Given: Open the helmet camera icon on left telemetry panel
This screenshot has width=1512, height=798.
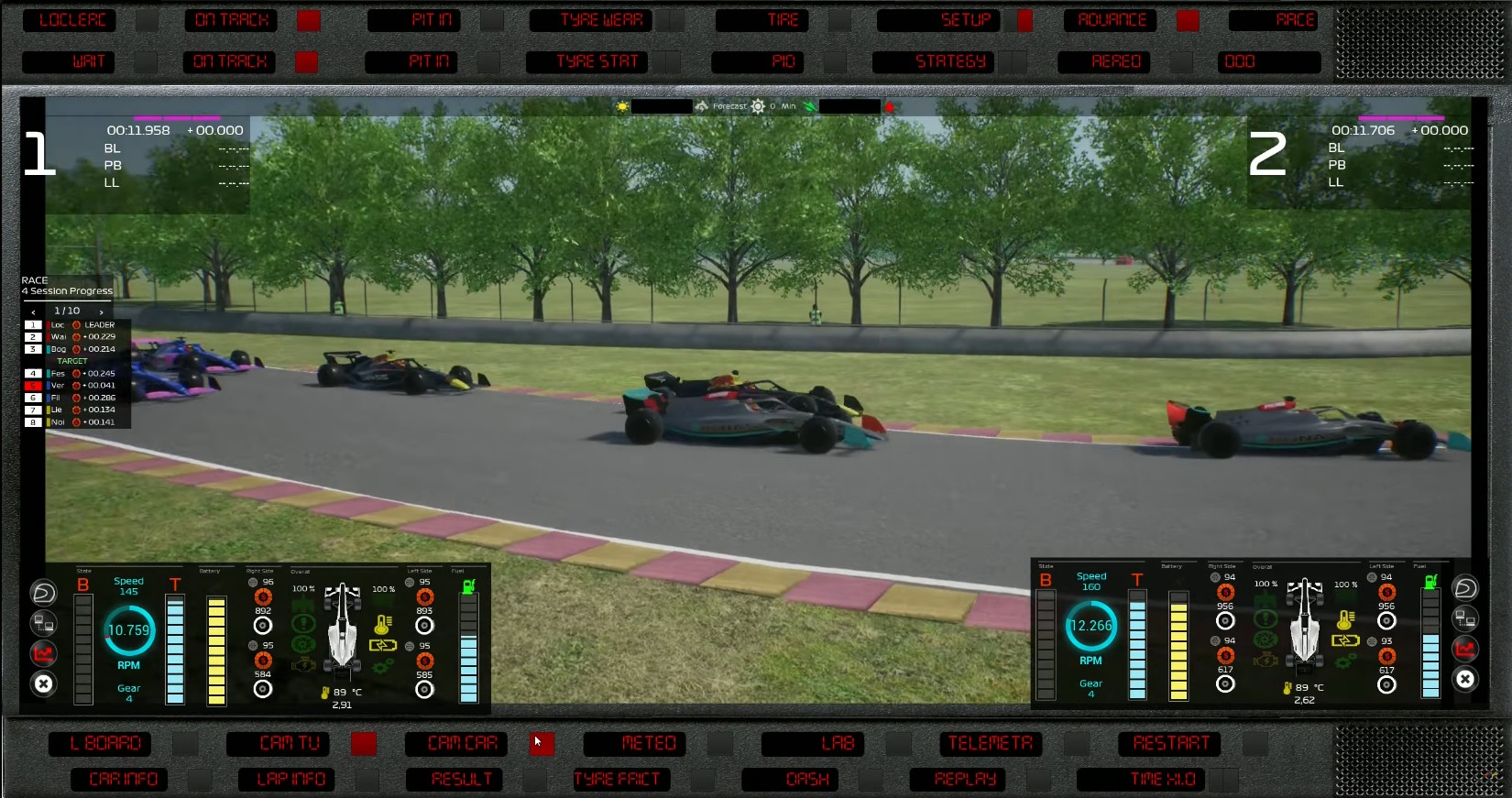Looking at the screenshot, I should 43,593.
